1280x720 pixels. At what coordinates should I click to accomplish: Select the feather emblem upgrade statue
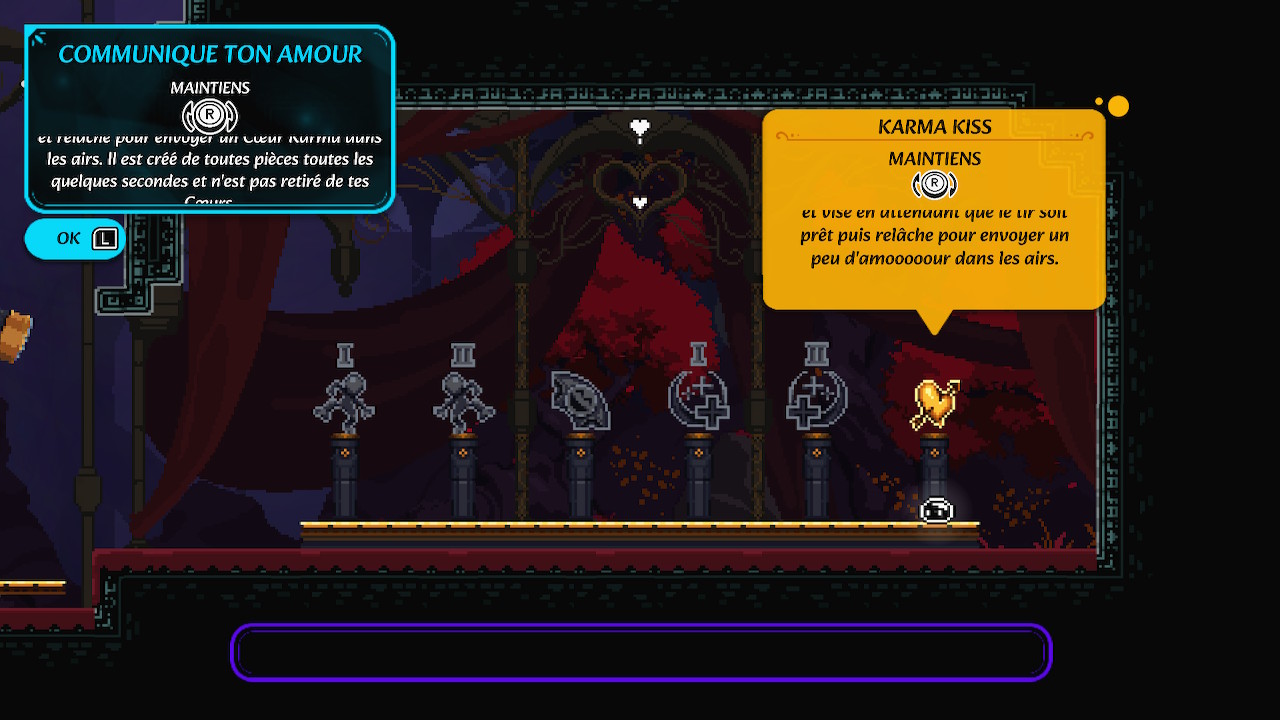580,402
